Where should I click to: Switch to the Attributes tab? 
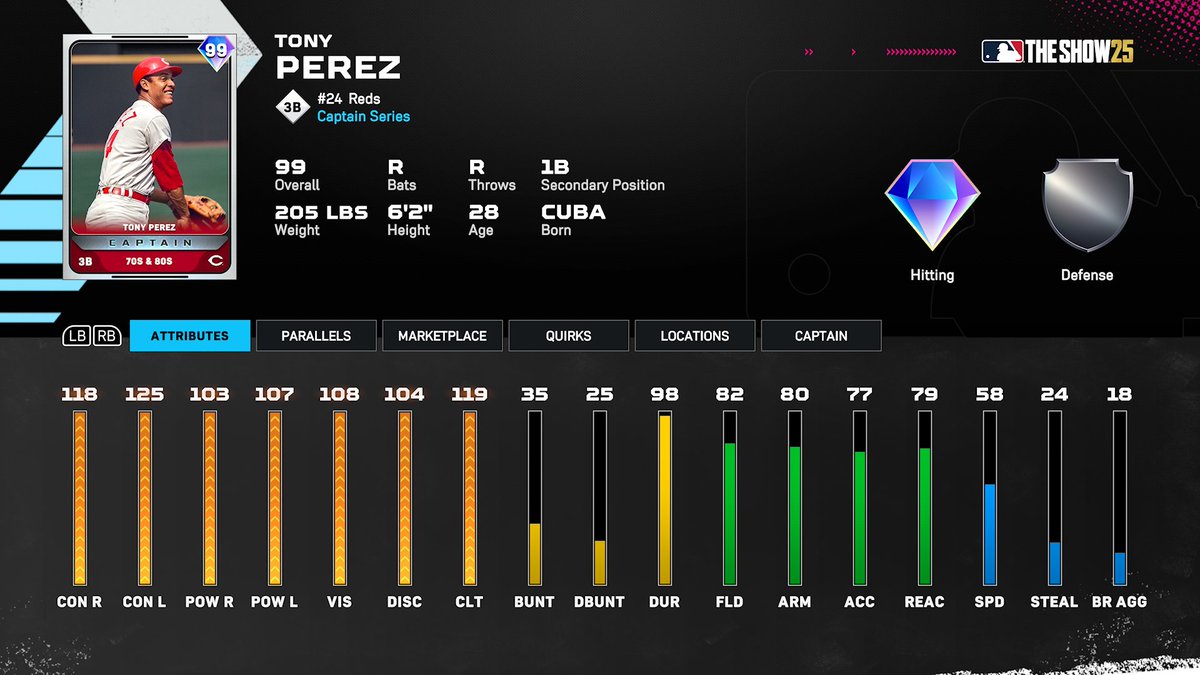(189, 336)
